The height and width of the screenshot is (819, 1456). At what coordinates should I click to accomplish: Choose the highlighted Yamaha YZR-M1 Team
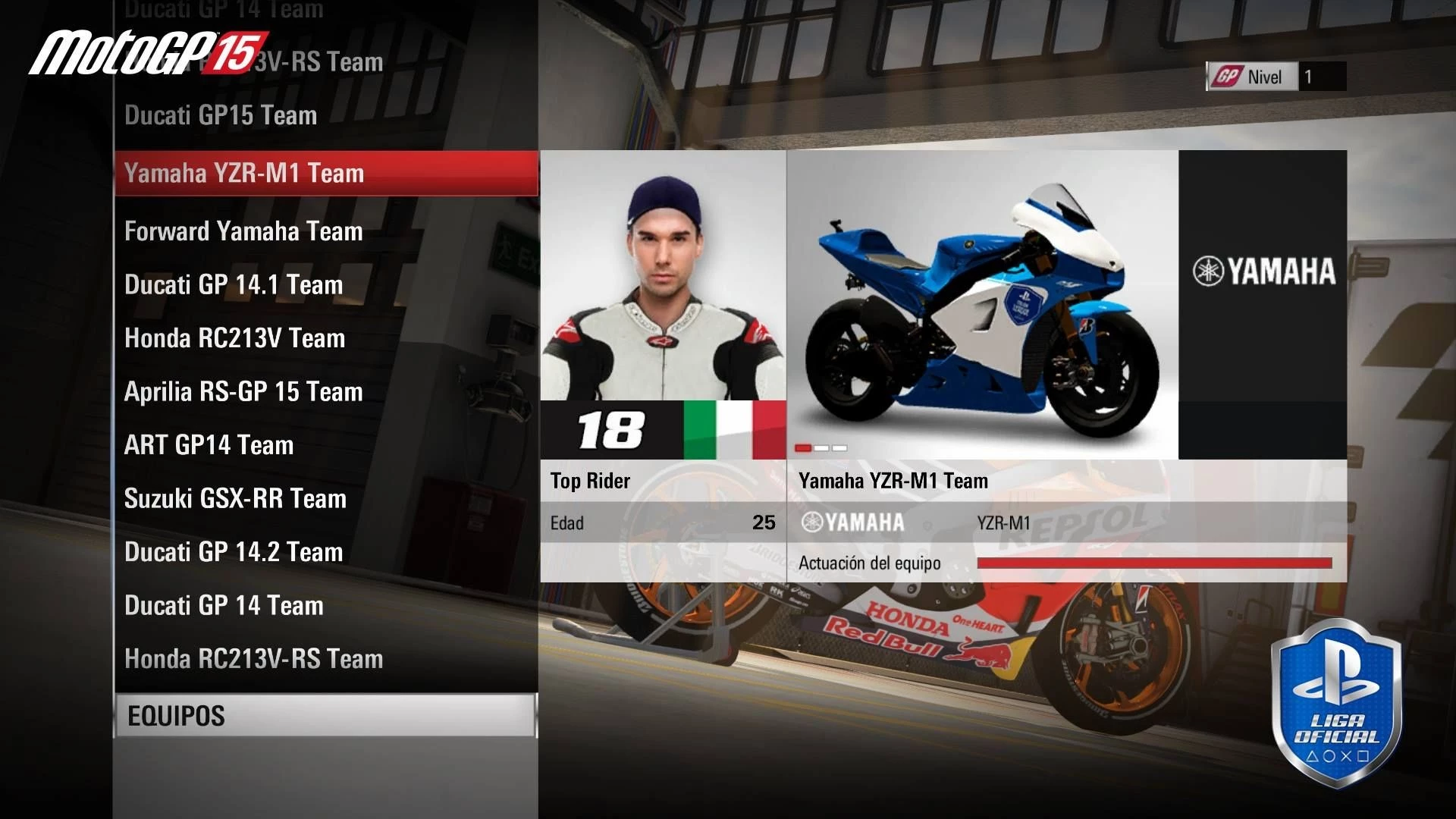coord(244,173)
